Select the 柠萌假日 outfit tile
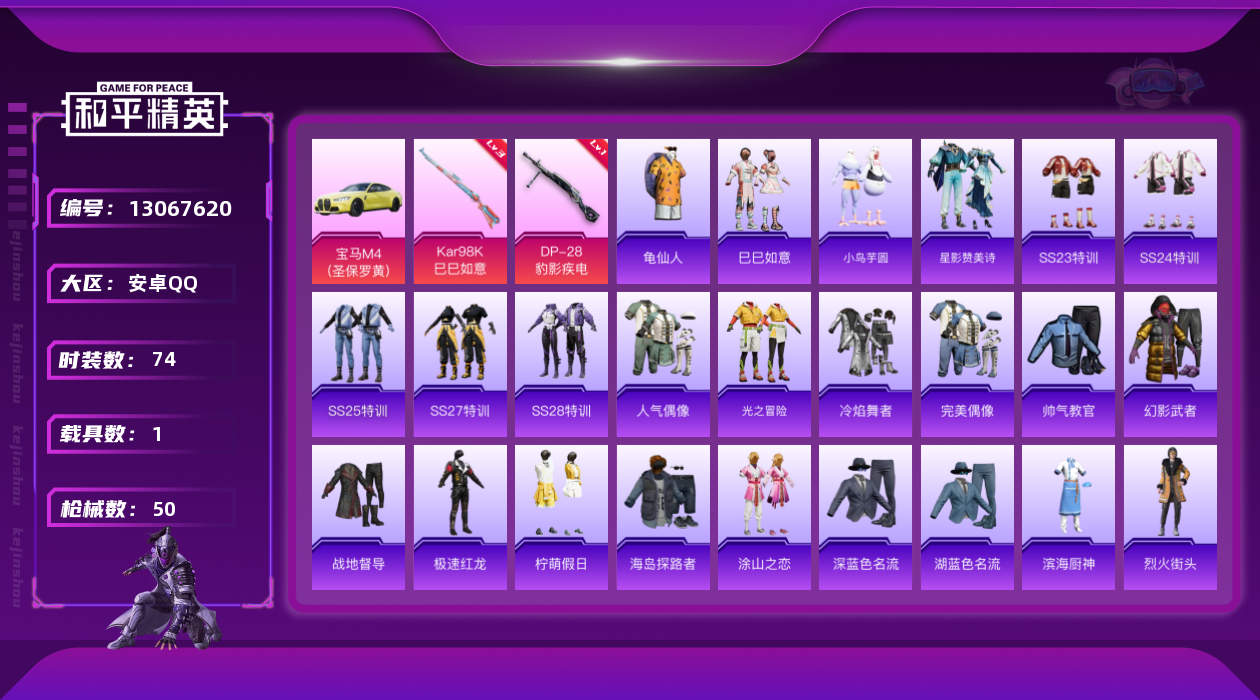The height and width of the screenshot is (700, 1260). click(561, 517)
